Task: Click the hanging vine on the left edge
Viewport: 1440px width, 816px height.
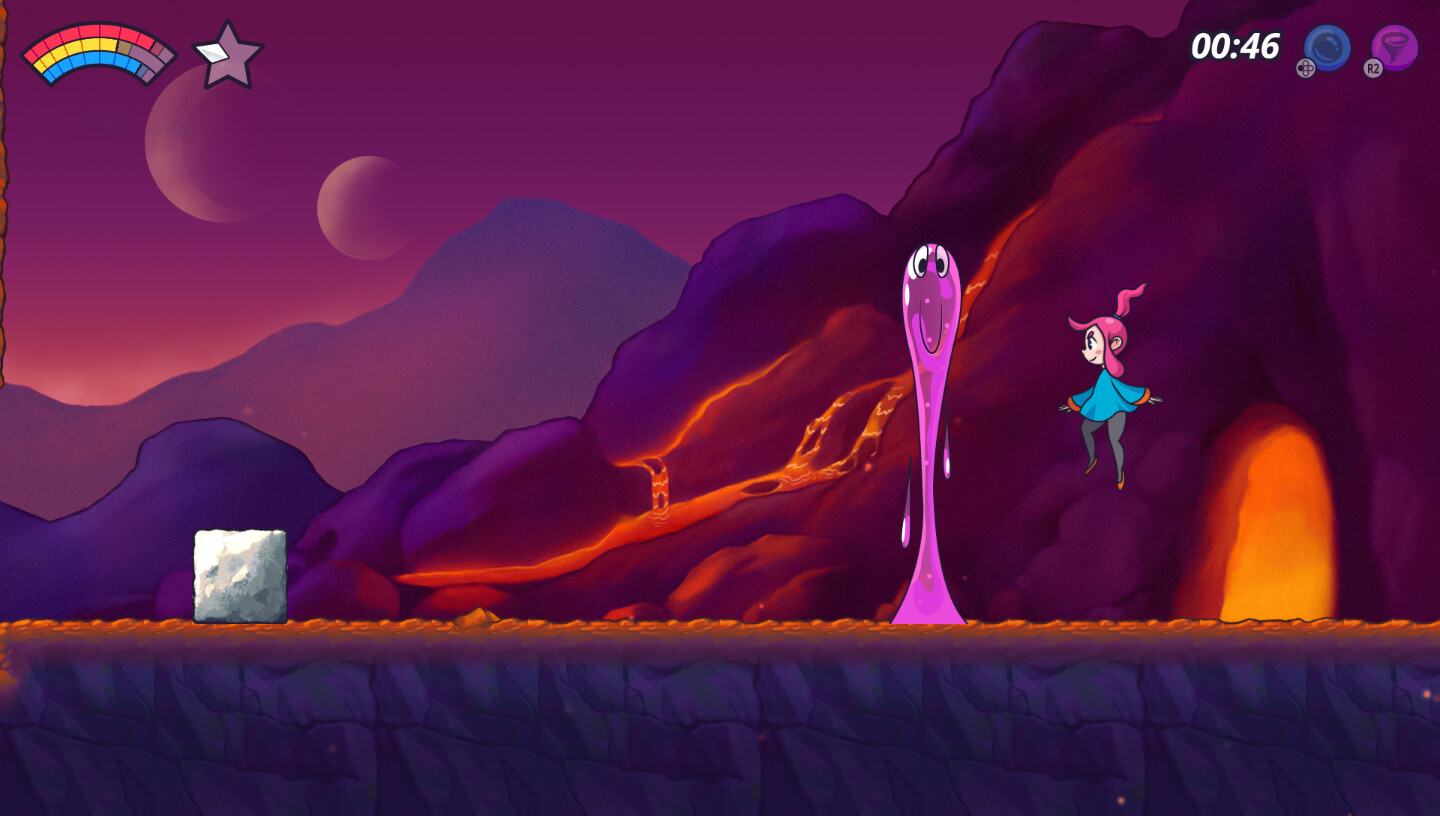Action: tap(8, 250)
